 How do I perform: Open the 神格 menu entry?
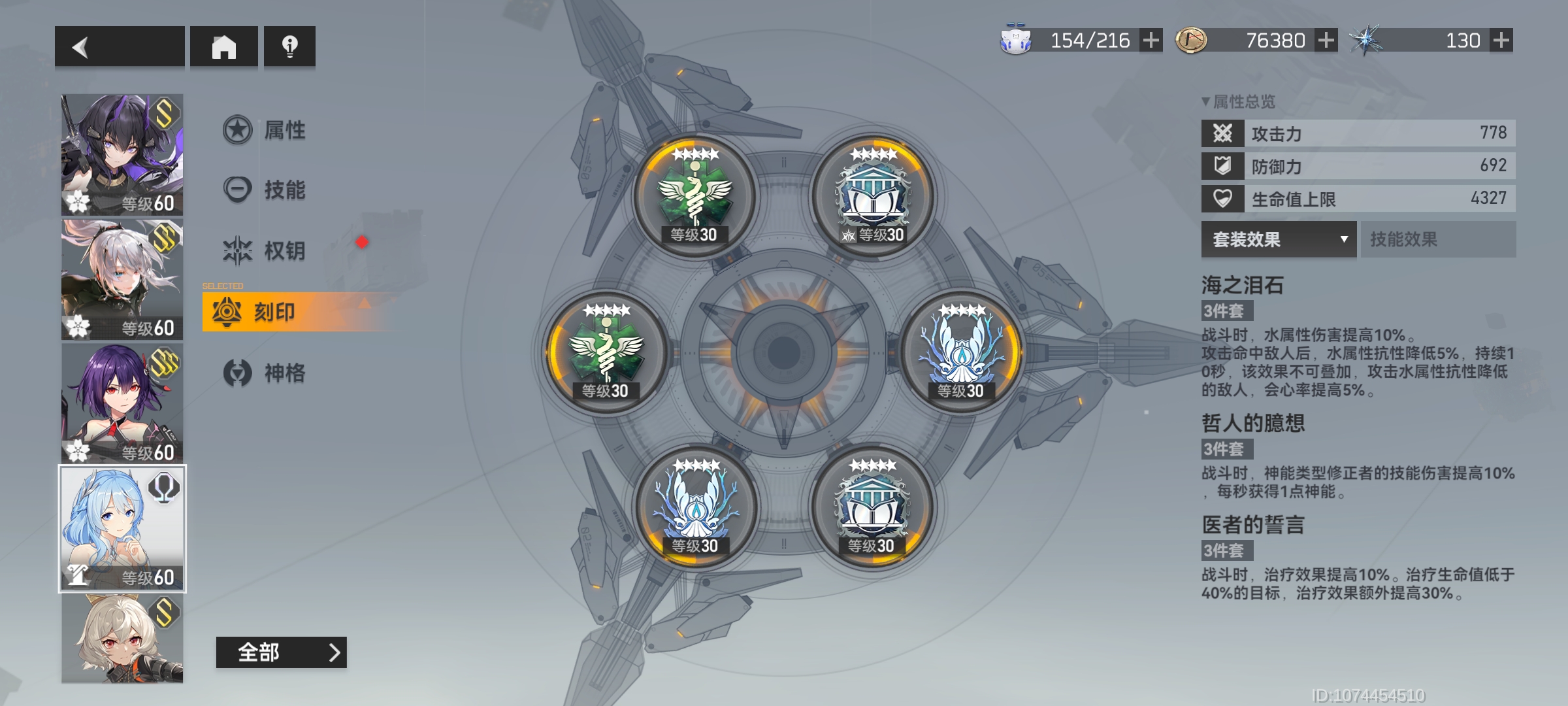(x=266, y=373)
